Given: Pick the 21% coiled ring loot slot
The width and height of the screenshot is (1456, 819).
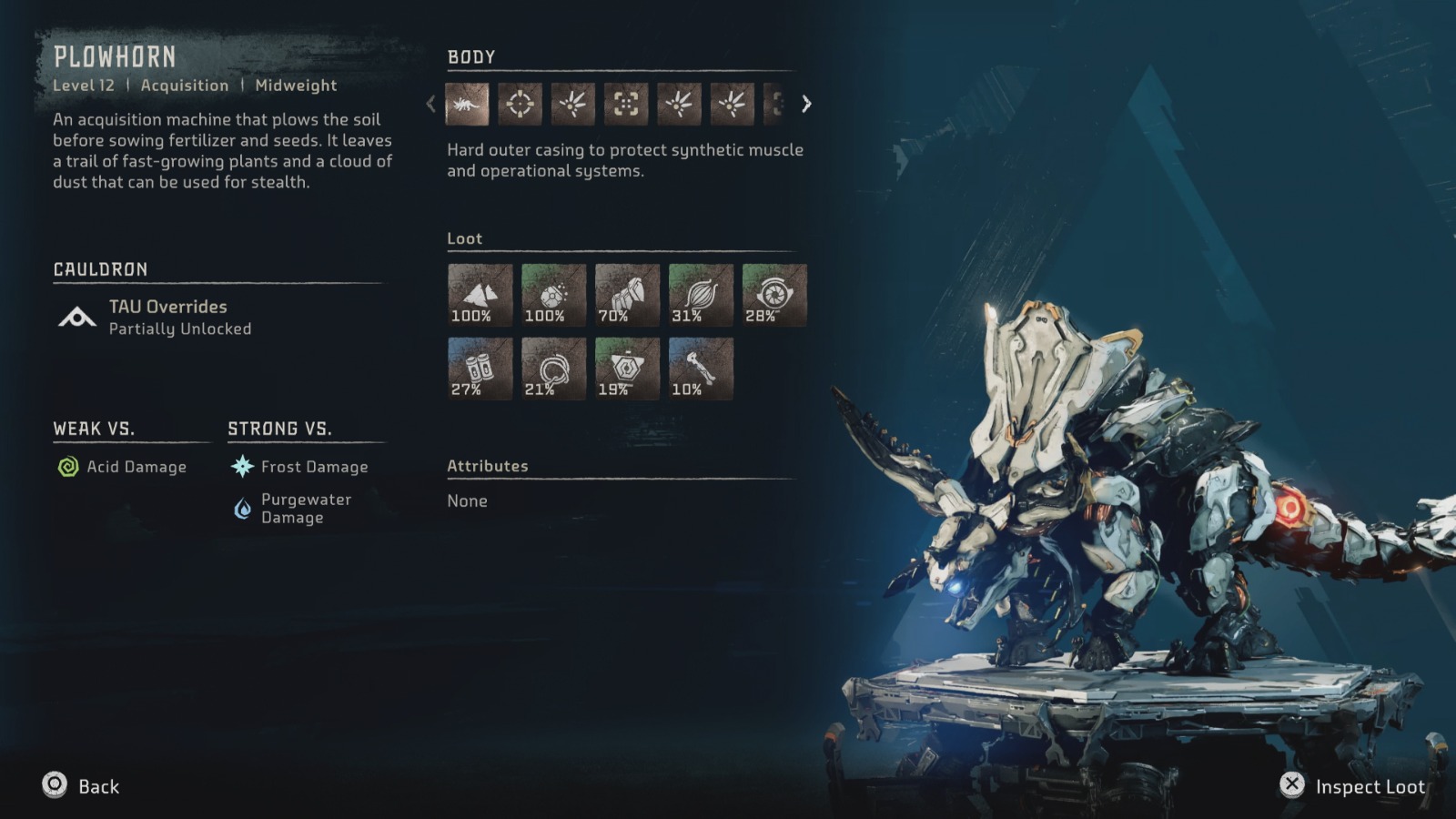Looking at the screenshot, I should tap(553, 369).
